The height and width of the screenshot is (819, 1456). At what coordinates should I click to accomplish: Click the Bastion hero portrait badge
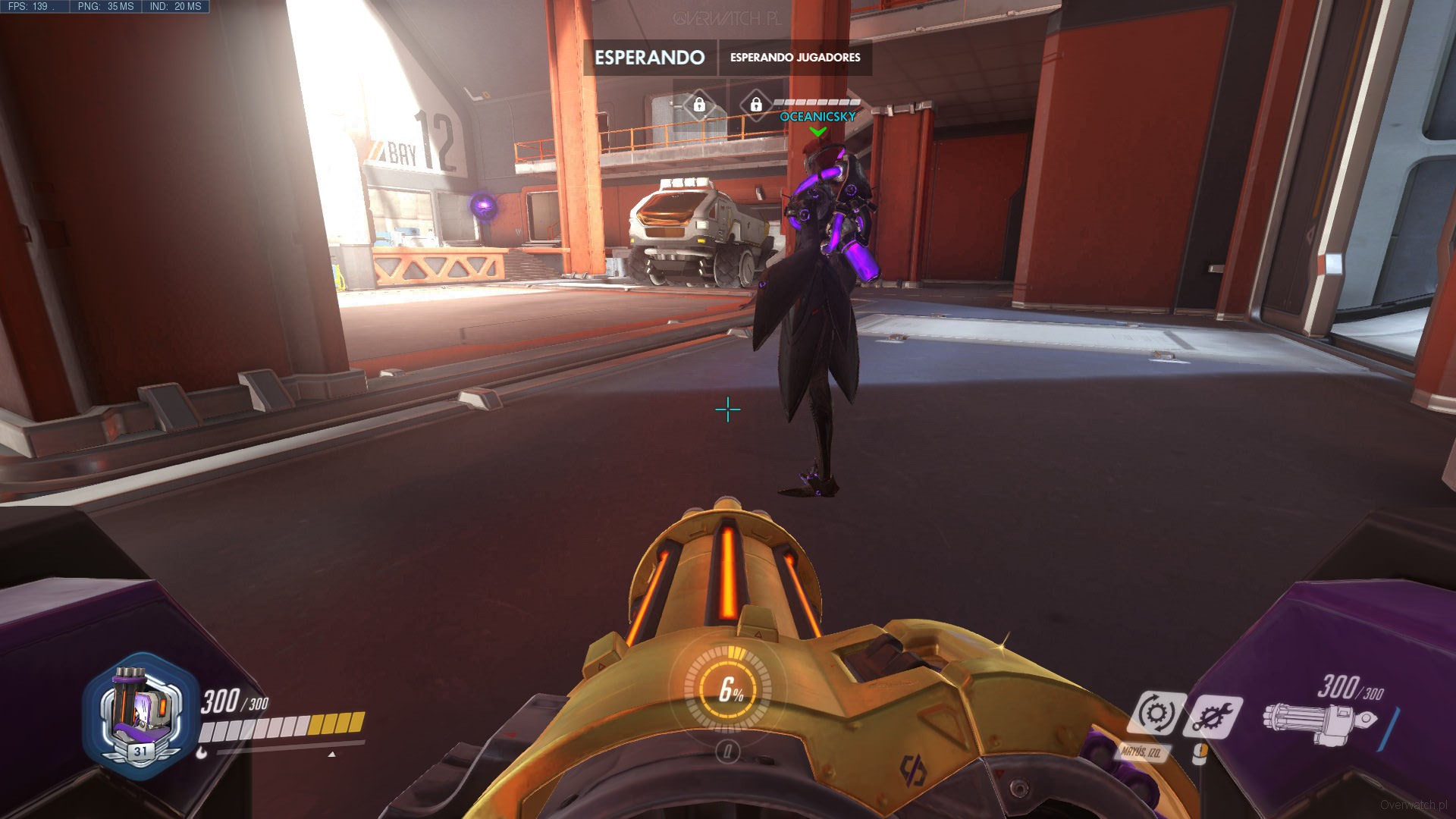pos(140,714)
